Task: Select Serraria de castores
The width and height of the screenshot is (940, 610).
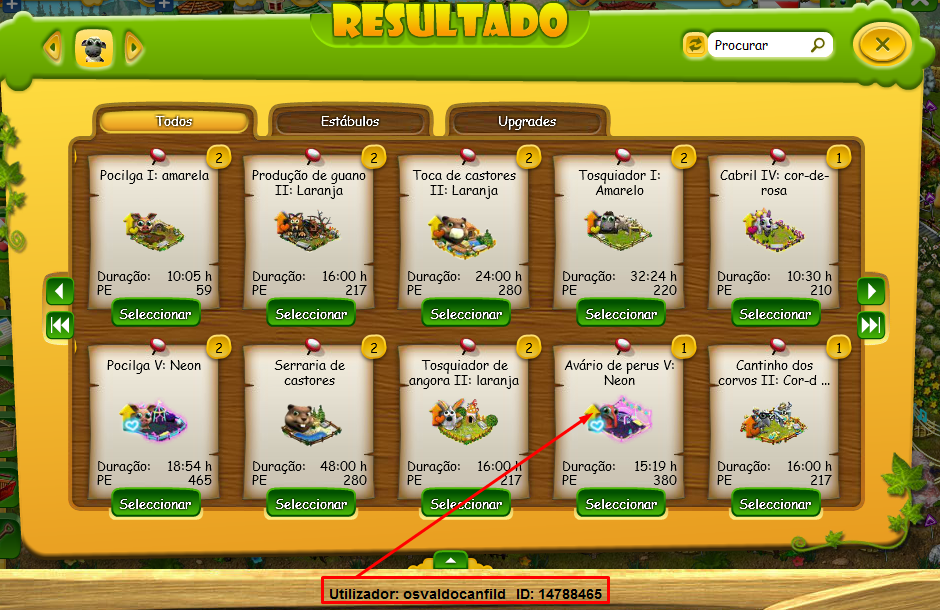Action: tap(310, 504)
